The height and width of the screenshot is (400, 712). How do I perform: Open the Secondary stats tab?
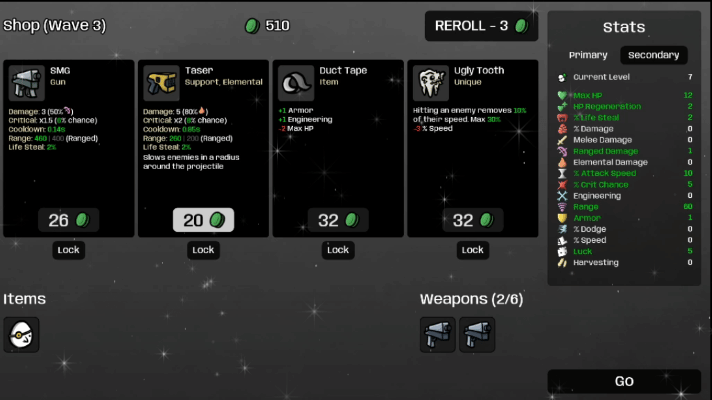tap(654, 55)
